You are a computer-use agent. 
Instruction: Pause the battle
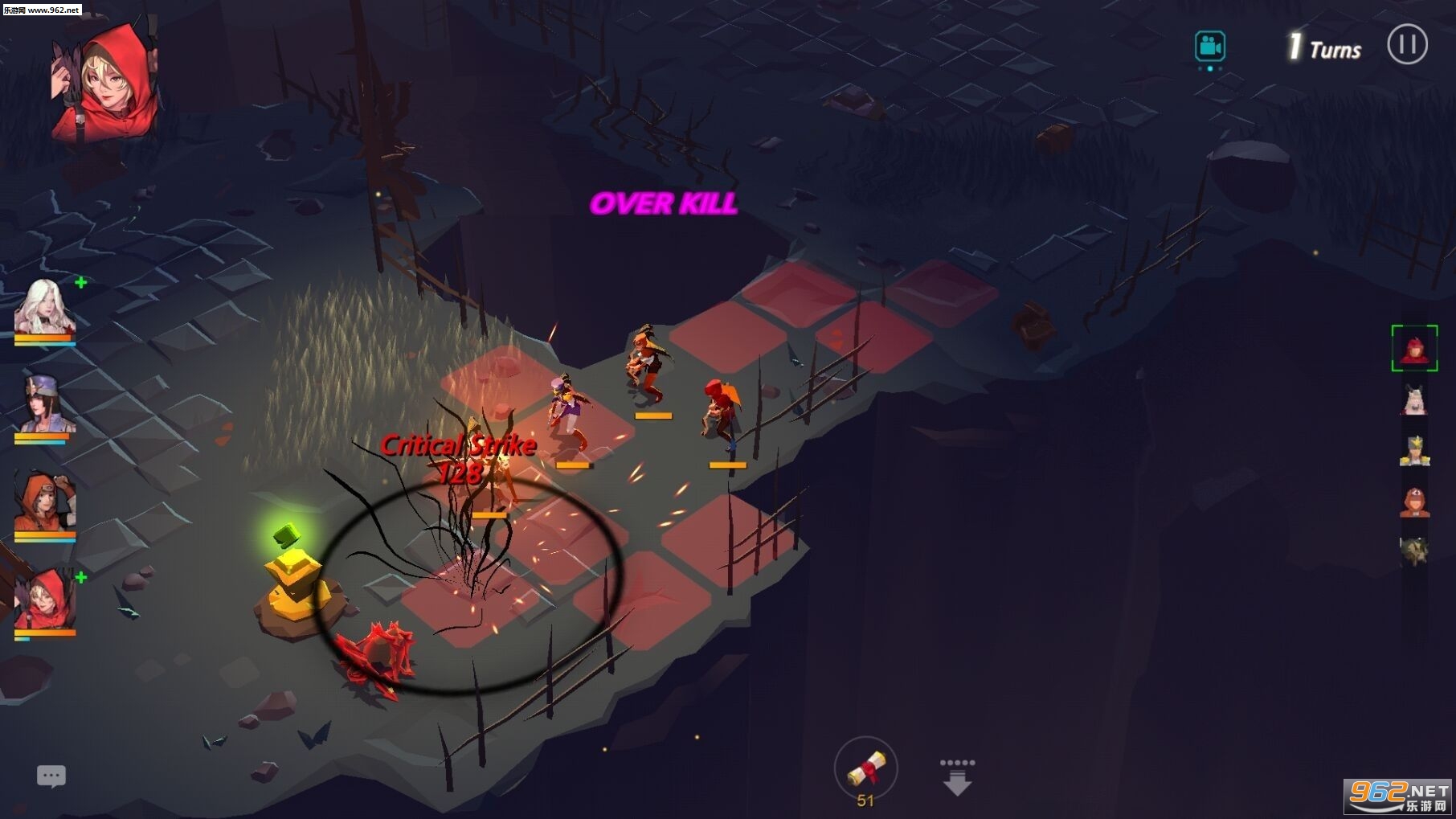1407,44
